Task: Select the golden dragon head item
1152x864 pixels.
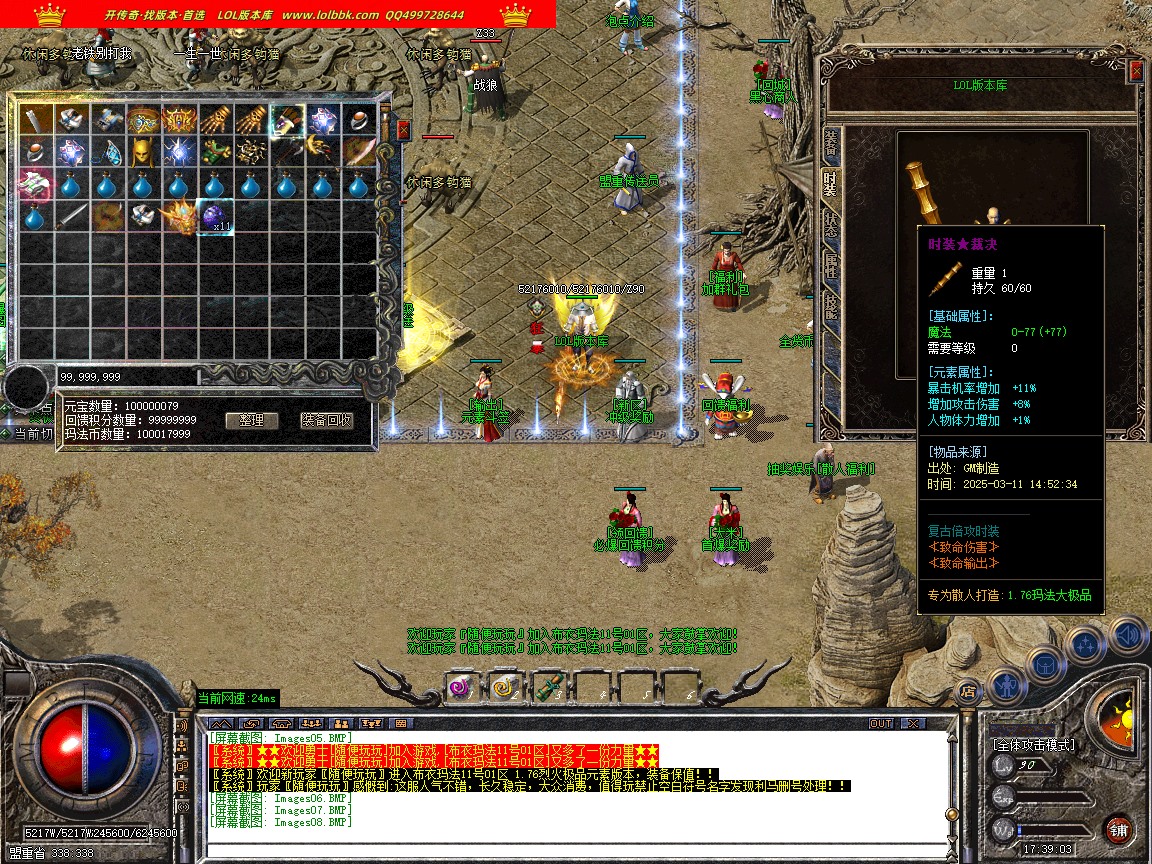Action: click(x=180, y=217)
